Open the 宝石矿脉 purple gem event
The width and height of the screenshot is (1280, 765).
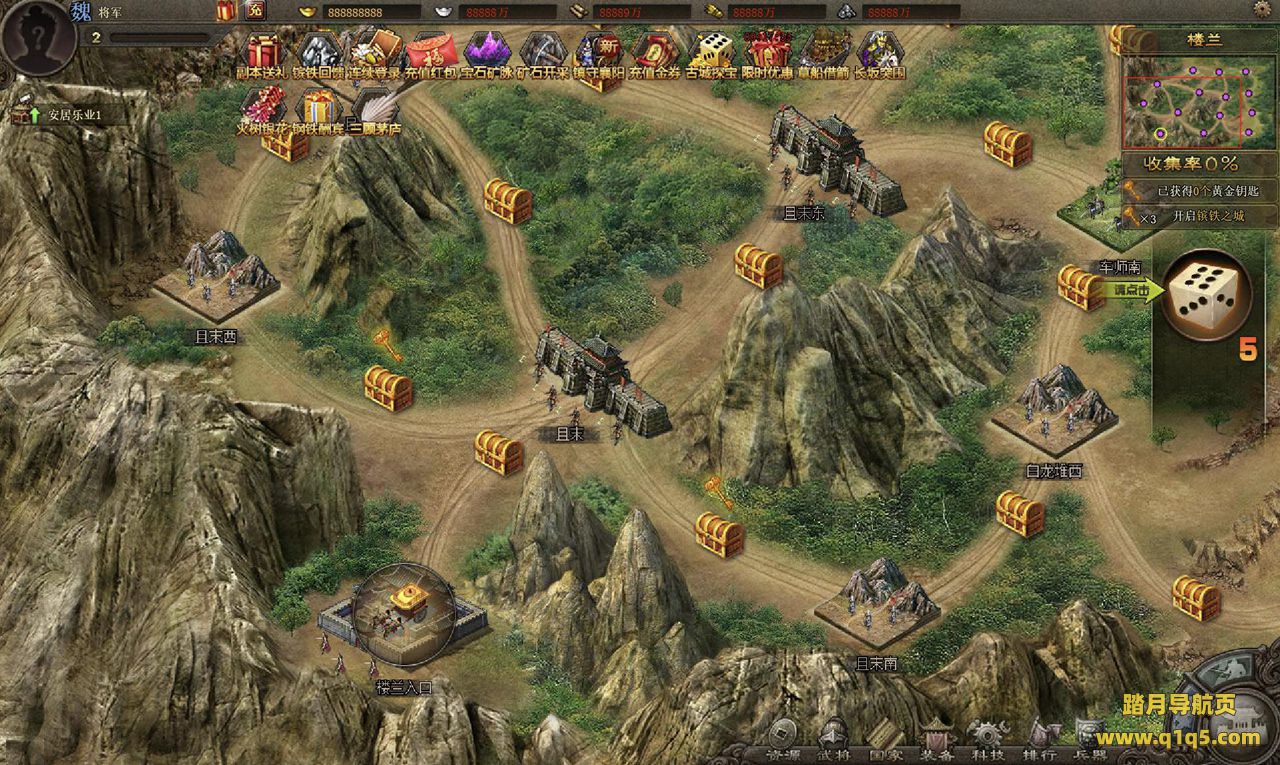click(486, 50)
